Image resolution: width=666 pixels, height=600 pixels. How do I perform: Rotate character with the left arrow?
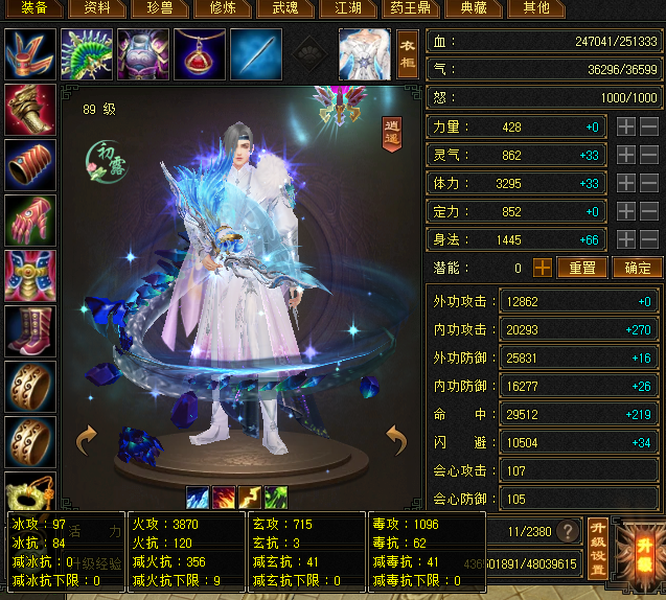86,438
